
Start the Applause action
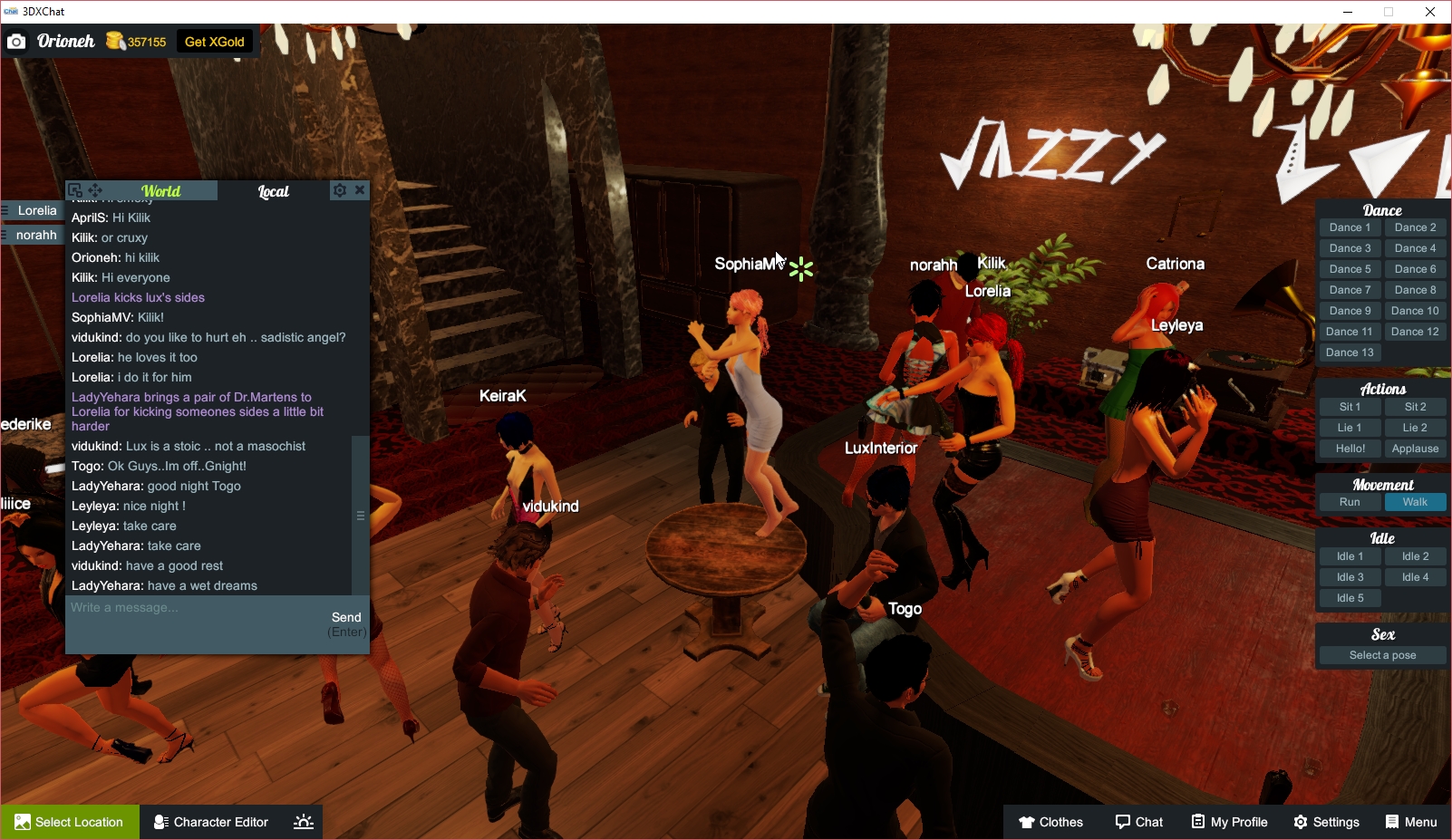pyautogui.click(x=1415, y=448)
